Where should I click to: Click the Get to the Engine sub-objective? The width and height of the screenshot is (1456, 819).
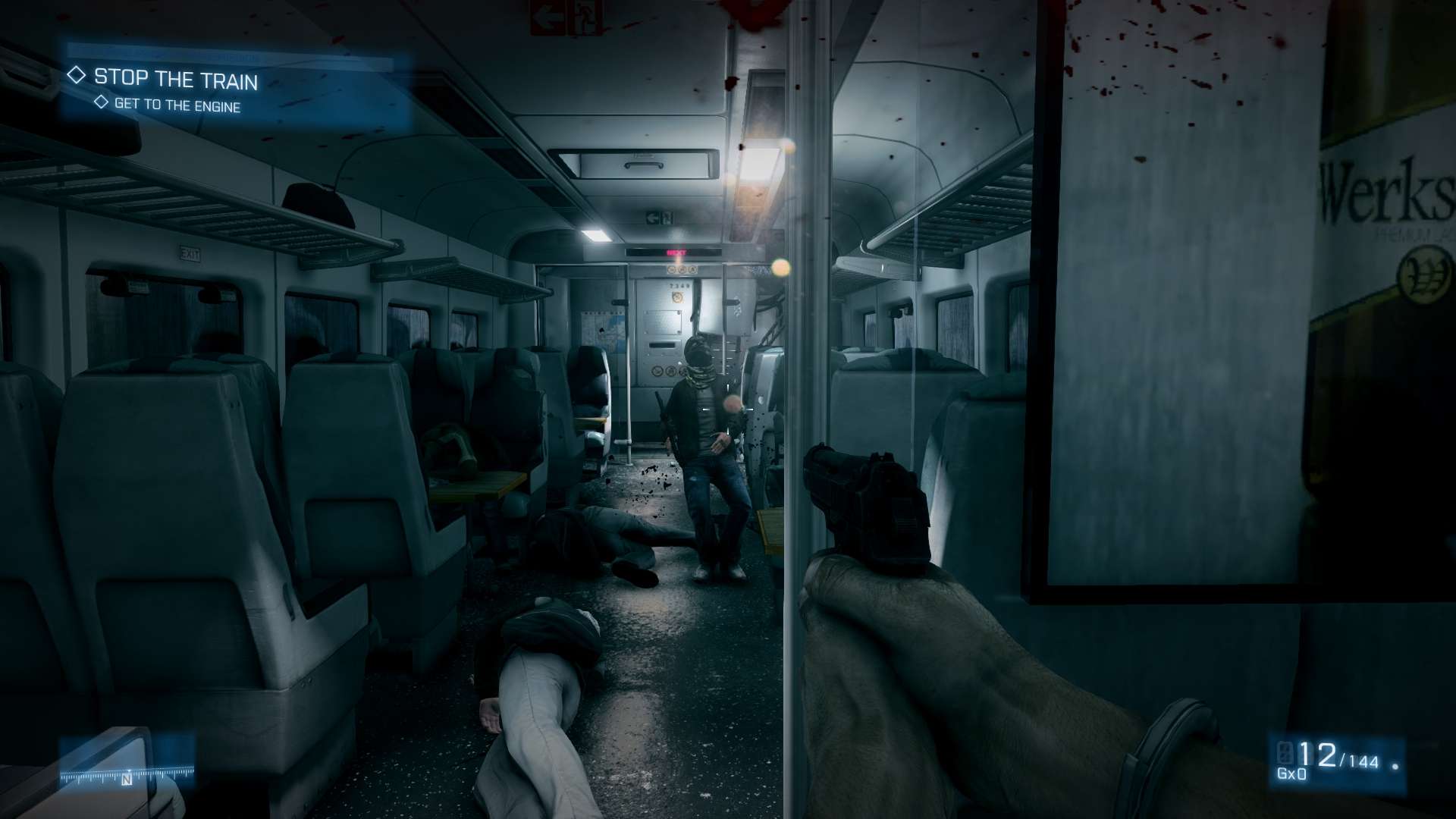pyautogui.click(x=177, y=106)
